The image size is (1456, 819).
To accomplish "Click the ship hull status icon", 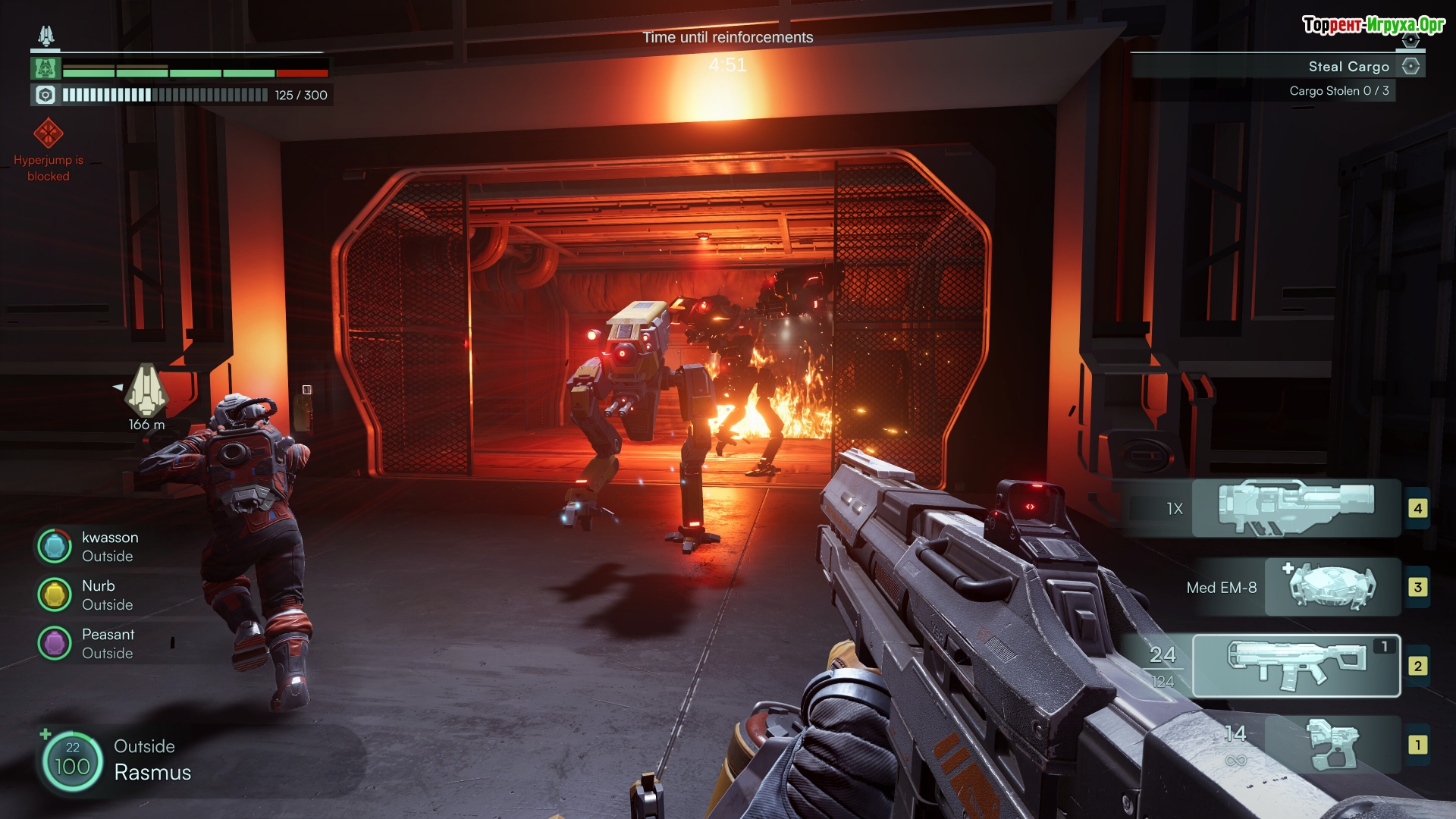I will (45, 69).
